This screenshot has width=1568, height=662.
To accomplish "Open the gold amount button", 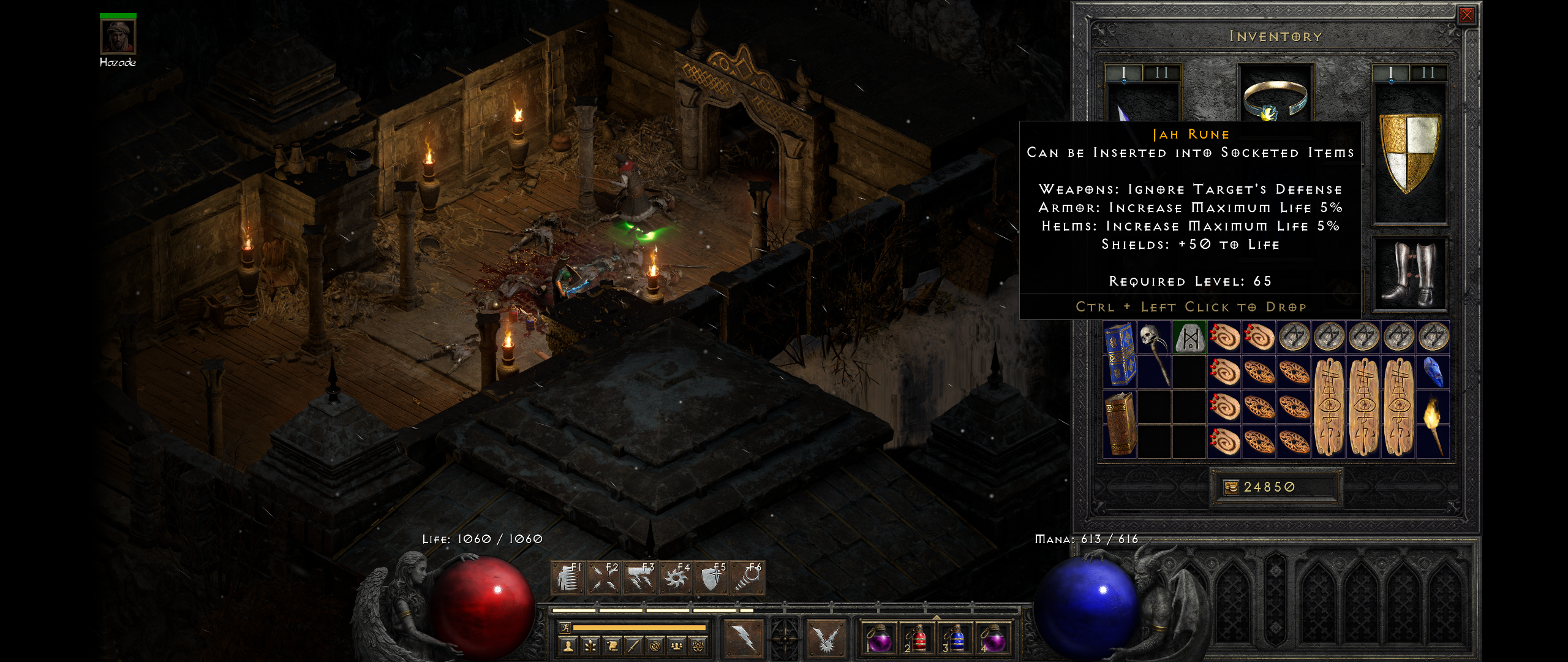I will coord(1231,487).
